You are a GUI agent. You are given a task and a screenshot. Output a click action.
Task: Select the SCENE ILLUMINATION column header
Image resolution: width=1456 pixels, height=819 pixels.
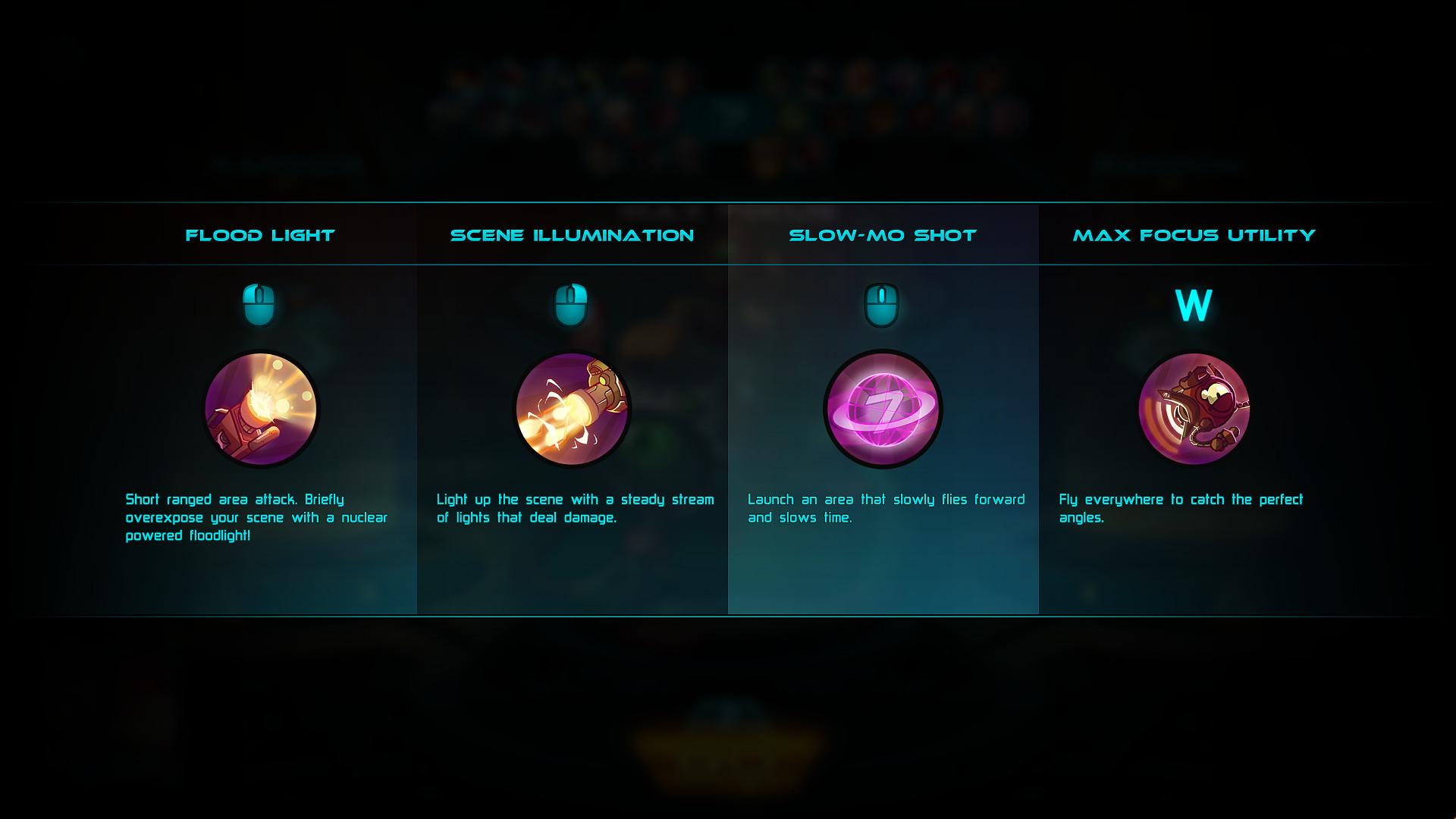click(573, 235)
